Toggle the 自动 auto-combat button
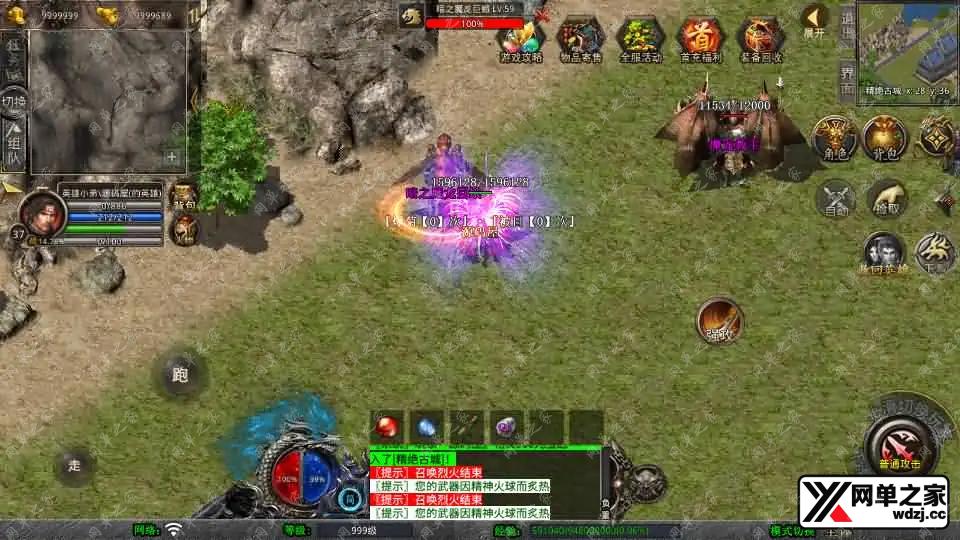Viewport: 960px width, 540px height. point(836,198)
